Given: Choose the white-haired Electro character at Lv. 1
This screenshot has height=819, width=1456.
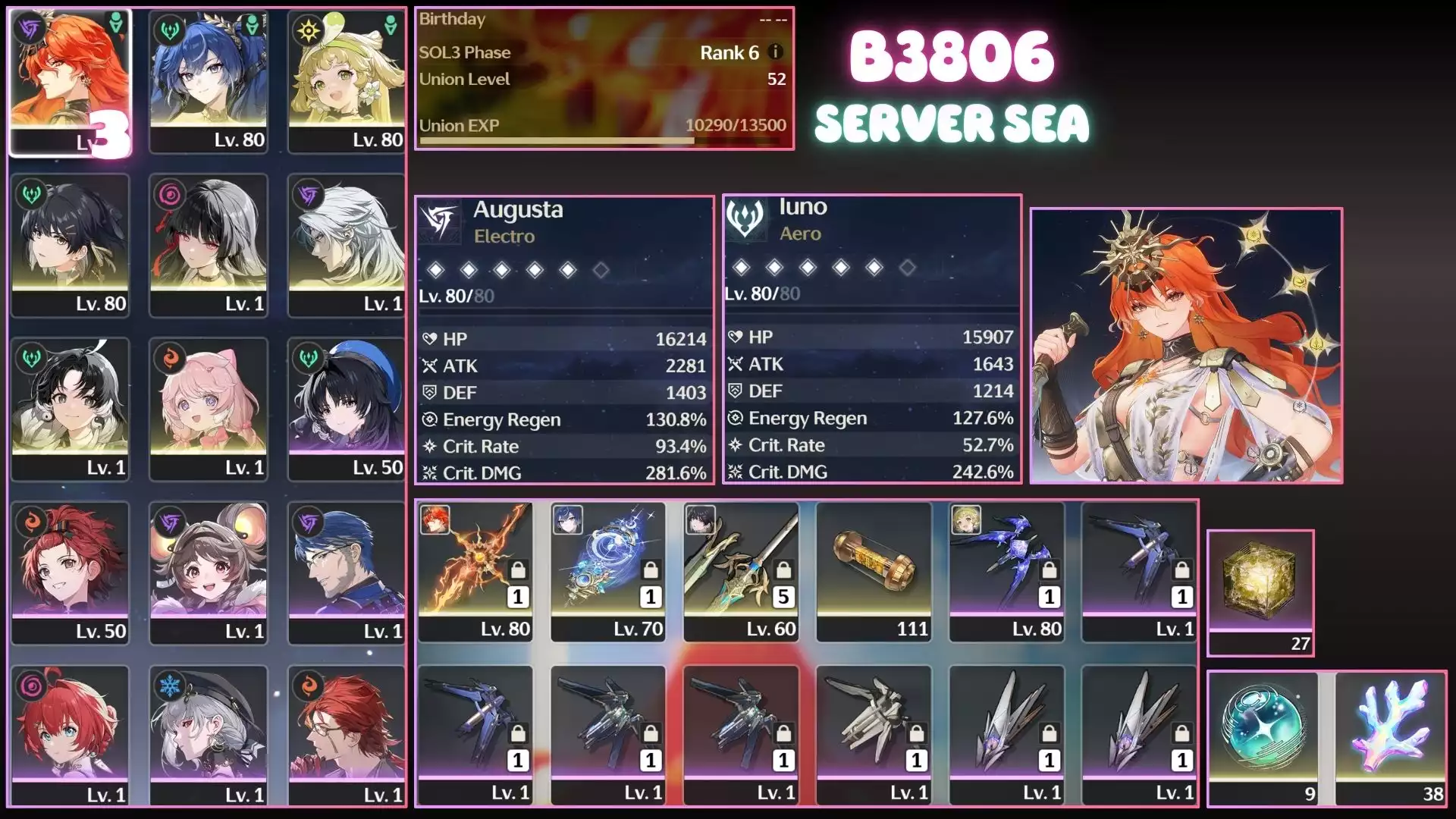Looking at the screenshot, I should click(347, 245).
